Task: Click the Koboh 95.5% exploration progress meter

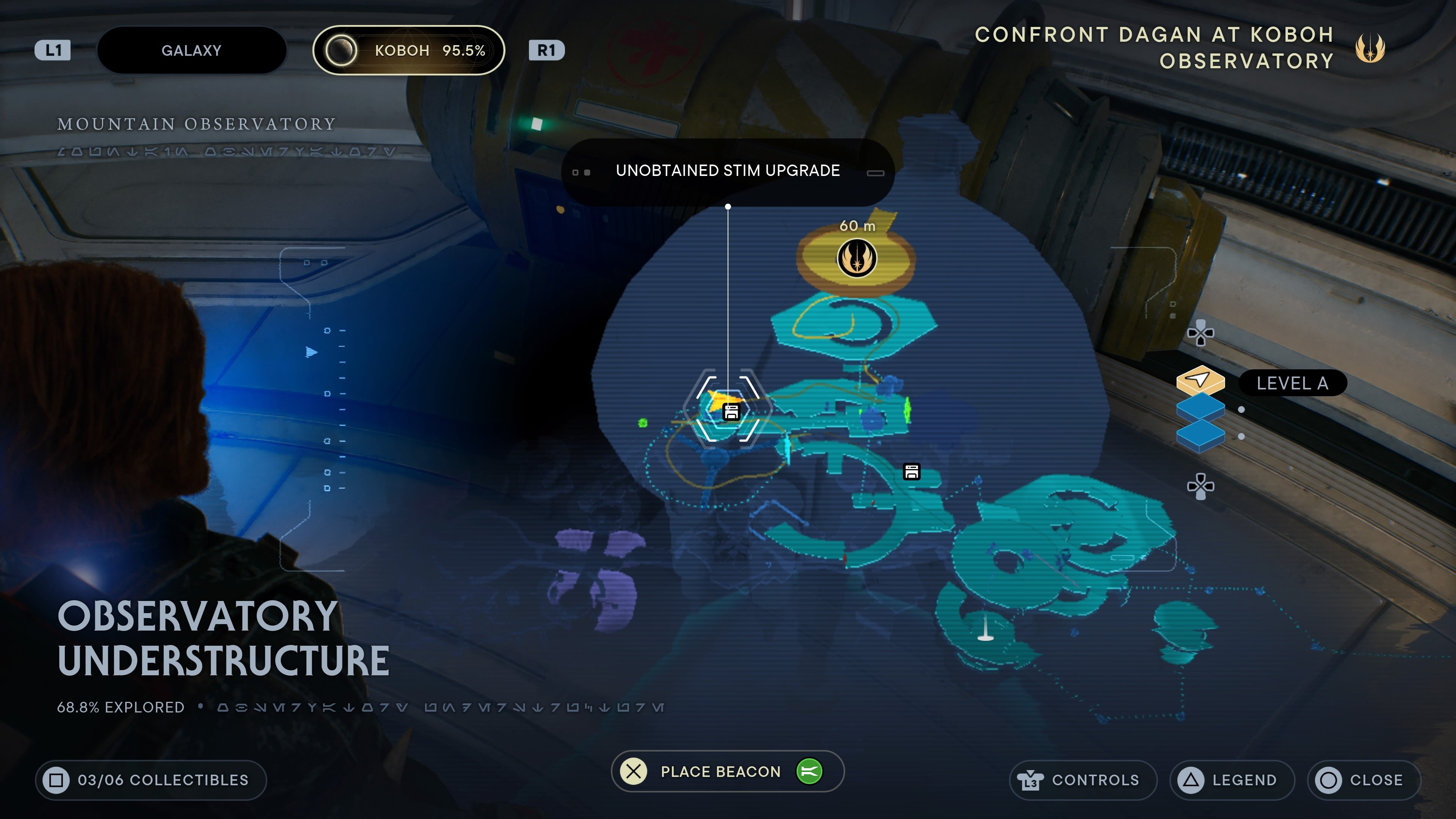Action: [409, 50]
